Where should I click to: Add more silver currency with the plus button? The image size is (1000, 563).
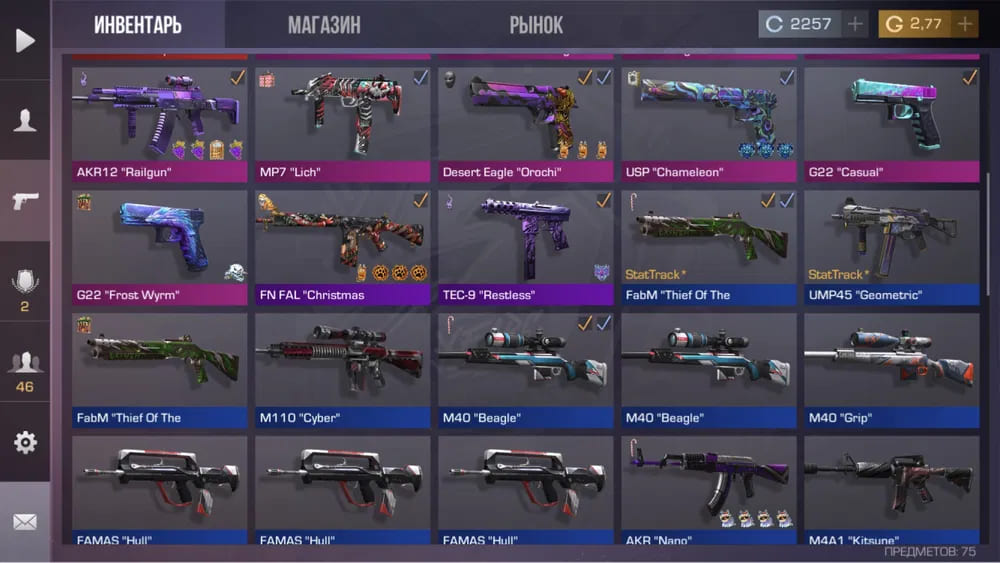[x=855, y=24]
